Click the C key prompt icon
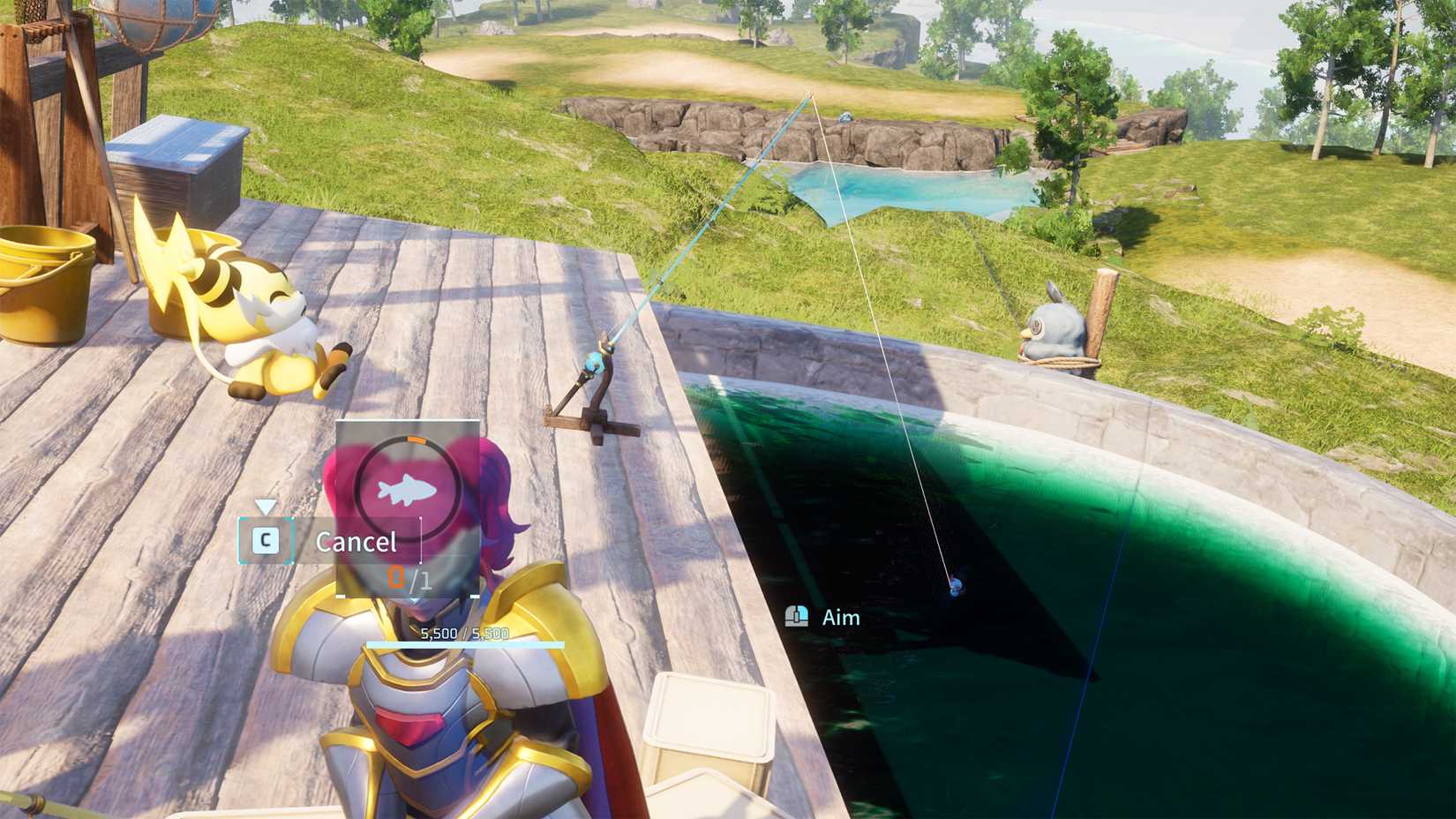The height and width of the screenshot is (819, 1456). 266,541
